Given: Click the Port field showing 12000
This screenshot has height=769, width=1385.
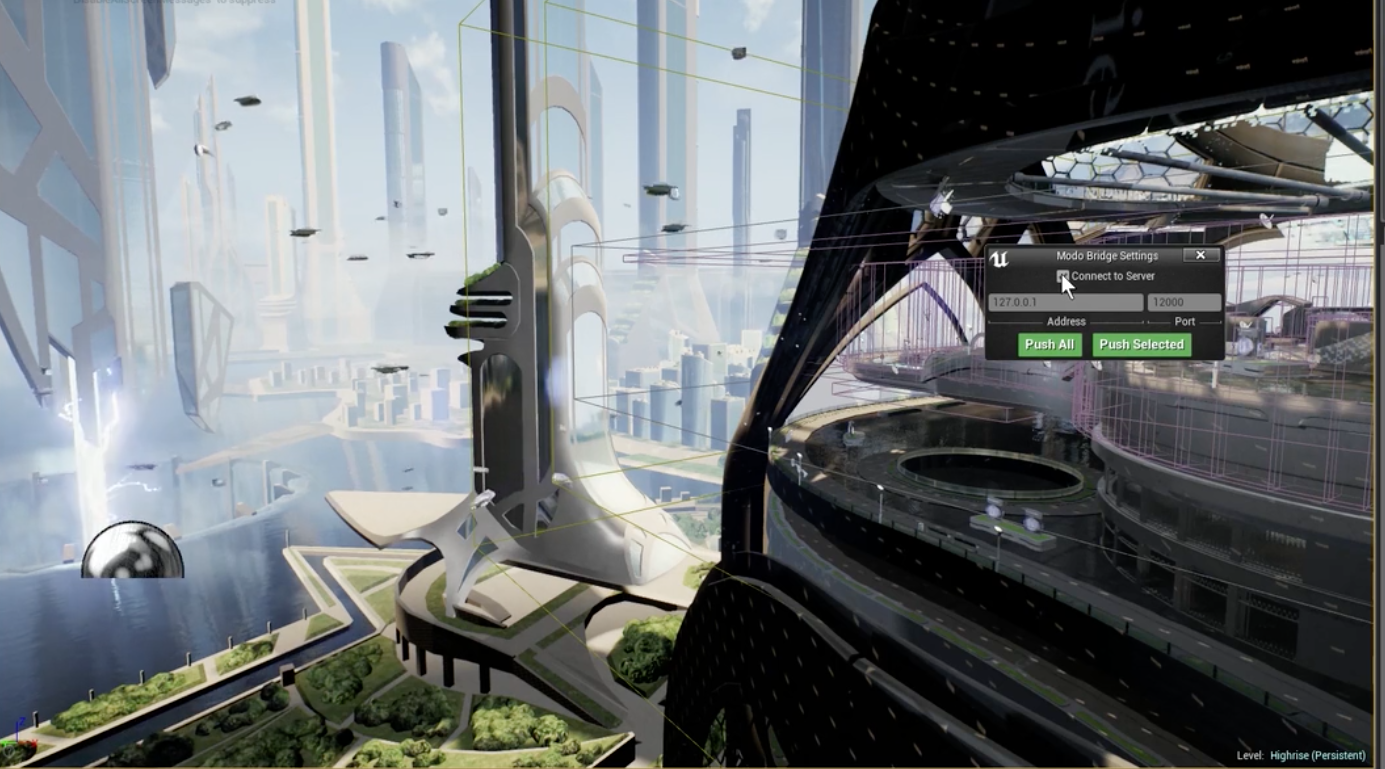Looking at the screenshot, I should [1186, 302].
